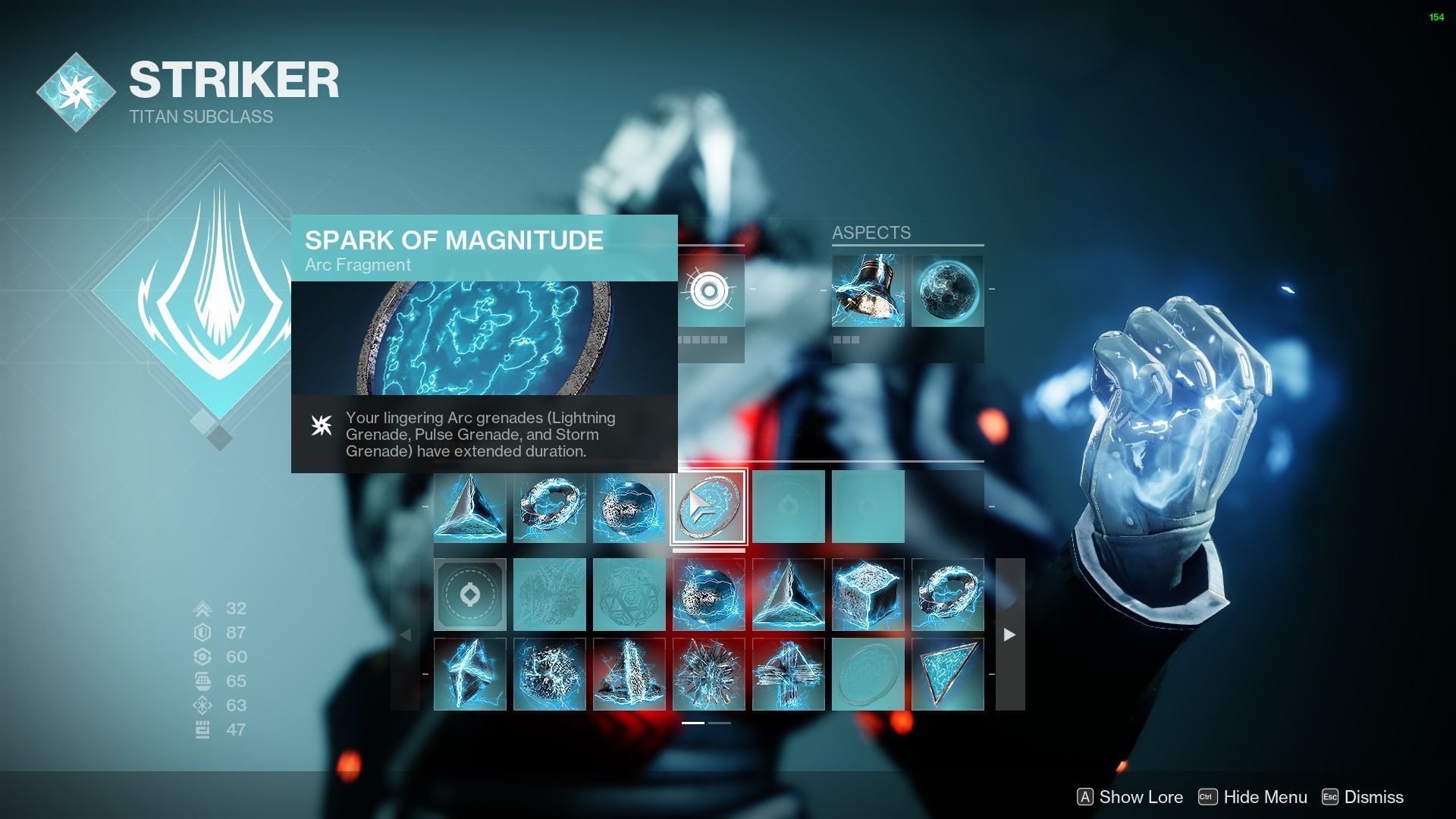Choose the electrified cube fragment
This screenshot has width=1456, height=819.
tap(868, 595)
